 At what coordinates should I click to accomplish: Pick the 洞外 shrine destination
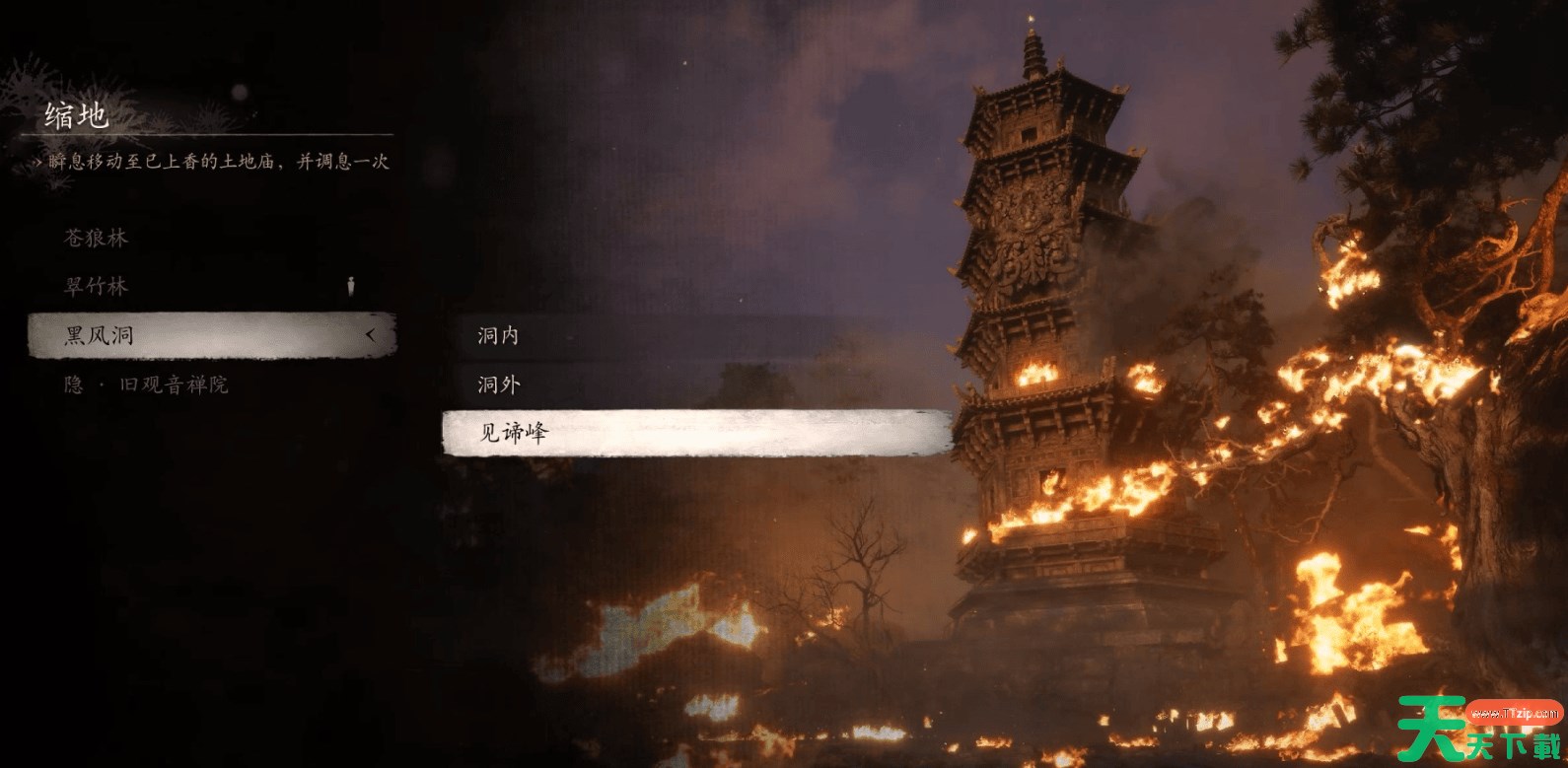pos(499,384)
